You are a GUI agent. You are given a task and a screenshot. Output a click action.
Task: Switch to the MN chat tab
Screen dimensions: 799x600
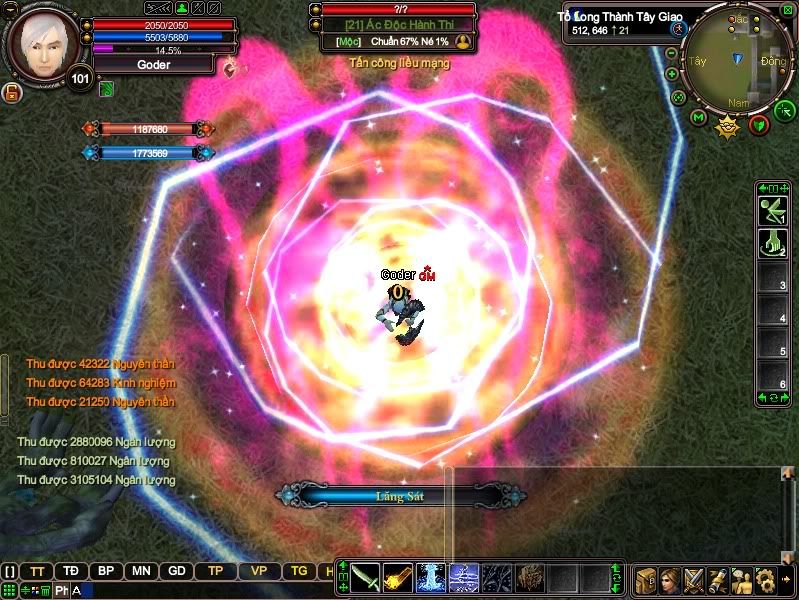(x=141, y=571)
